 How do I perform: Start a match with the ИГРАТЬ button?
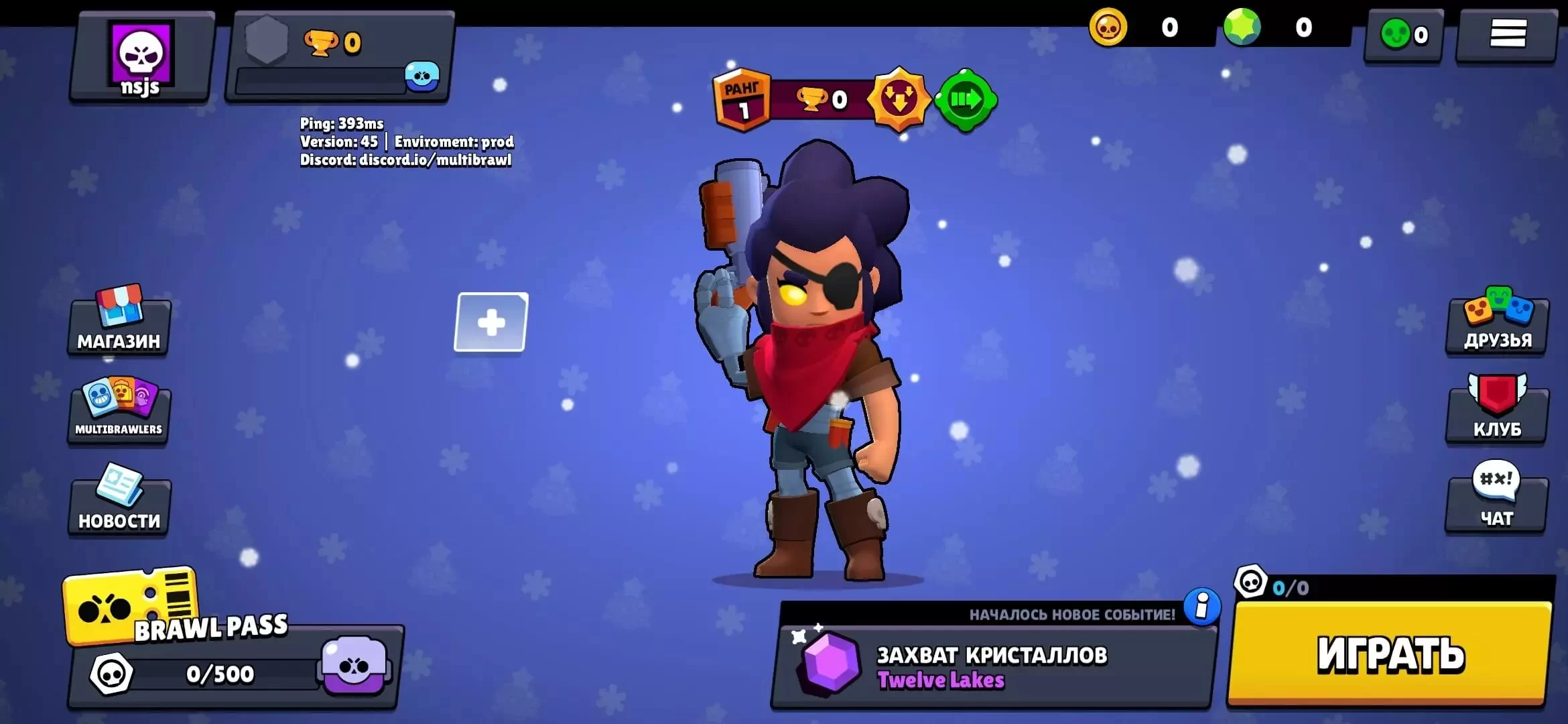coord(1390,653)
